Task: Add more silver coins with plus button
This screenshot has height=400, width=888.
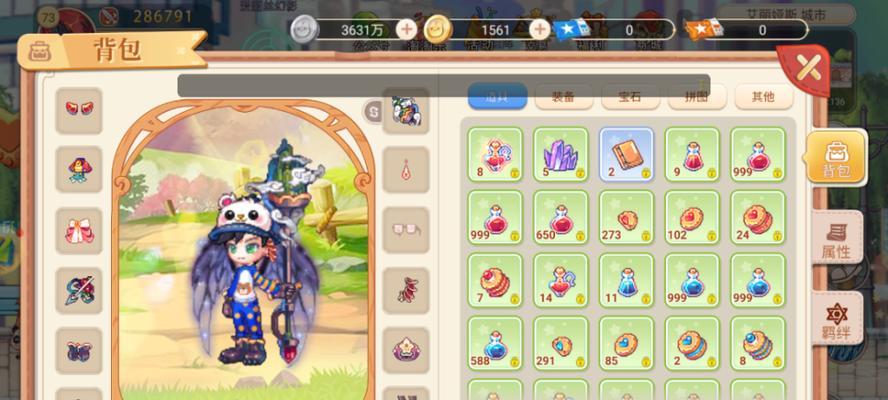Action: pyautogui.click(x=406, y=30)
